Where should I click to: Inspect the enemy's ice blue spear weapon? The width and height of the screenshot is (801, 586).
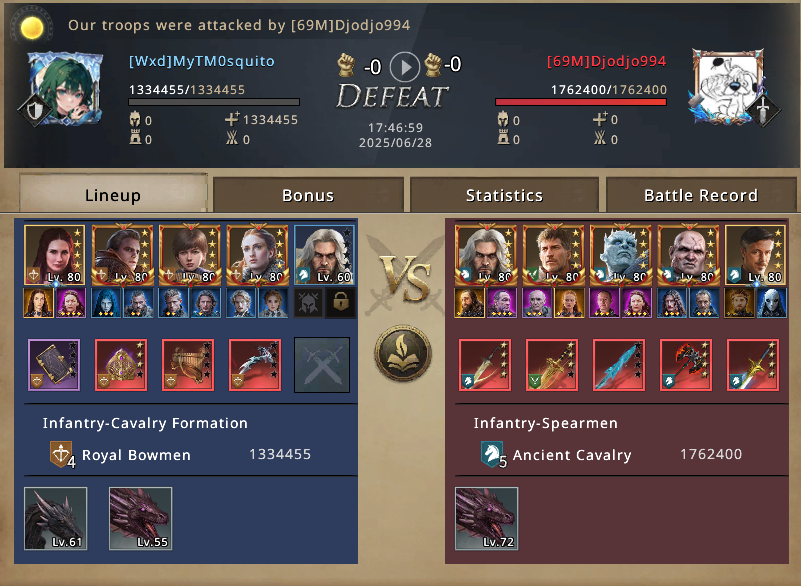(x=619, y=365)
